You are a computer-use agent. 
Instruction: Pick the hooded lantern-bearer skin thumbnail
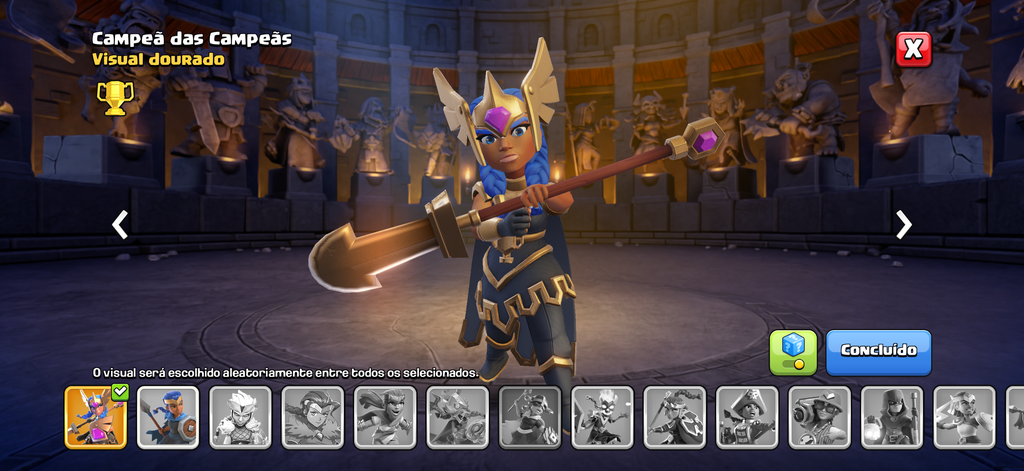pyautogui.click(x=892, y=417)
